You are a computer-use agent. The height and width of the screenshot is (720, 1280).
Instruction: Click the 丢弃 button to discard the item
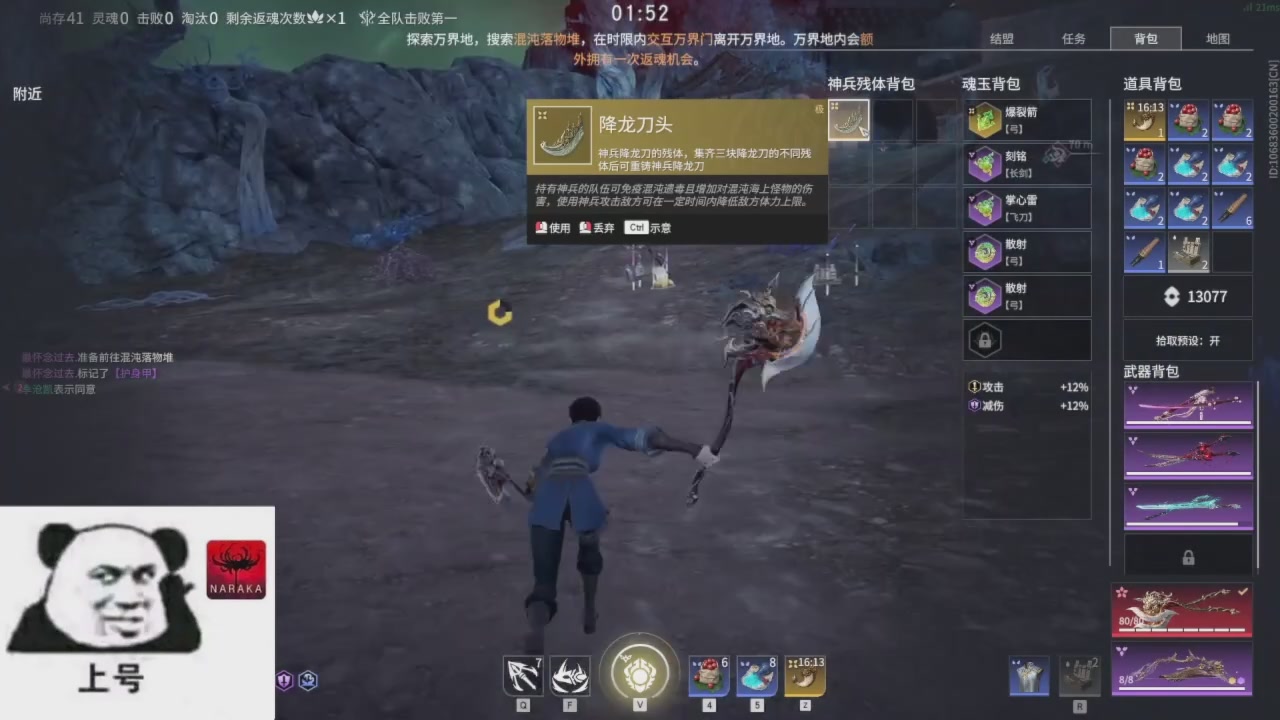click(597, 227)
